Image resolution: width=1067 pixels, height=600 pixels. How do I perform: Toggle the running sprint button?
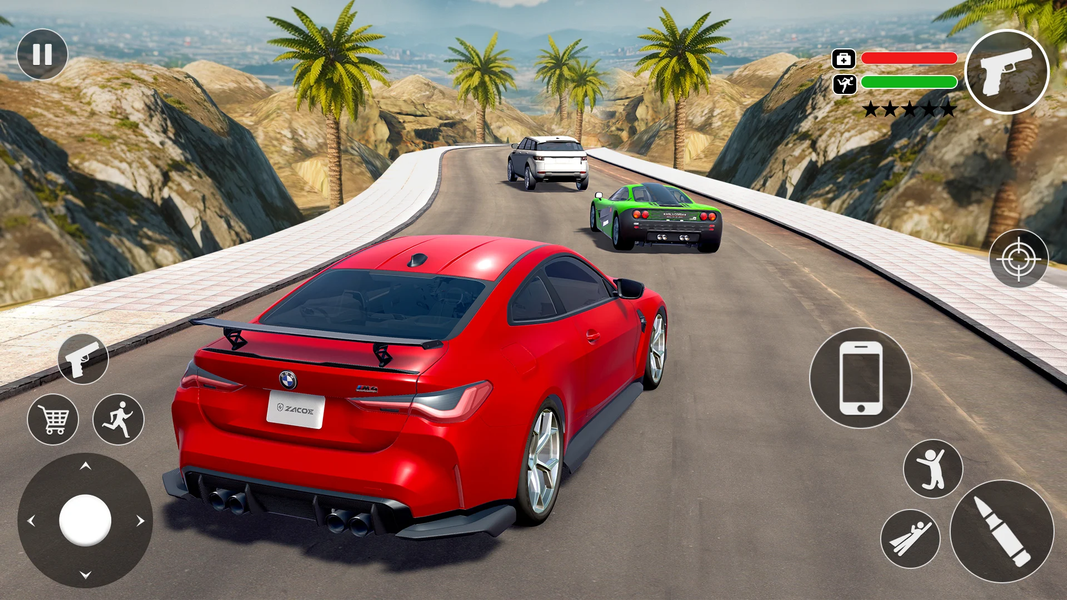tap(118, 418)
